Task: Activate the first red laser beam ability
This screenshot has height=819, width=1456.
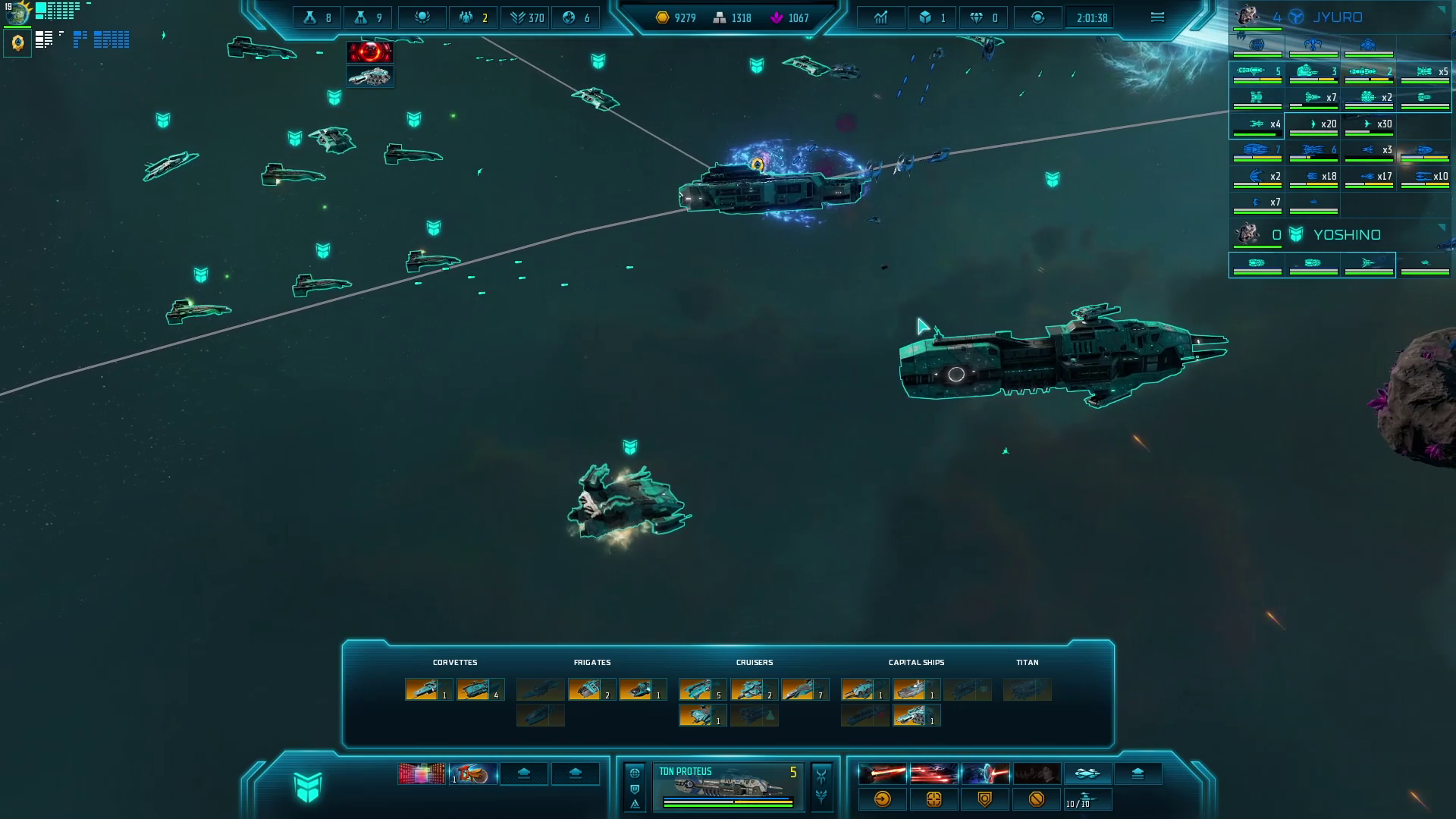Action: coord(882,773)
